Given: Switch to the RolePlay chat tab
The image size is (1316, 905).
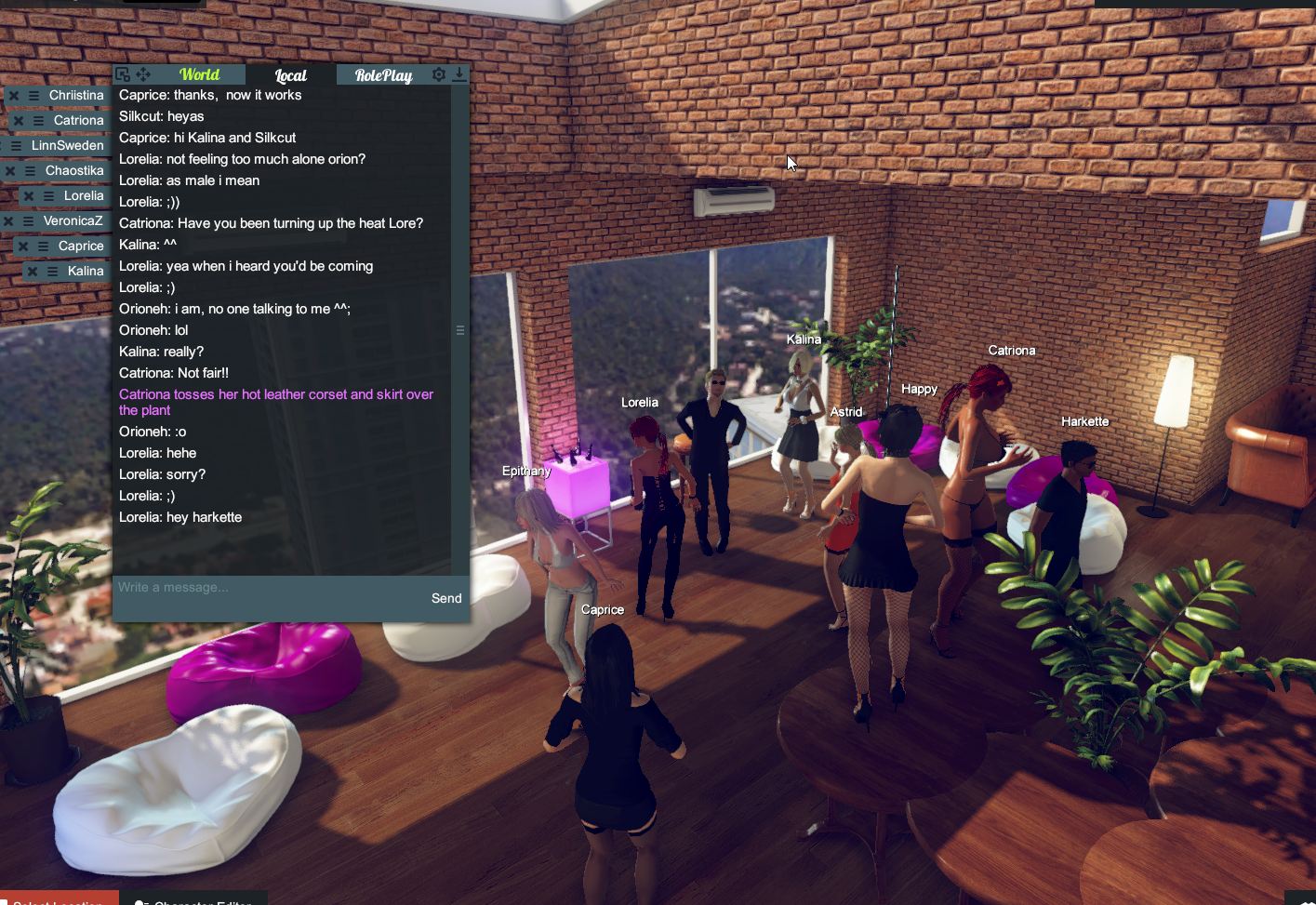Looking at the screenshot, I should [x=383, y=74].
